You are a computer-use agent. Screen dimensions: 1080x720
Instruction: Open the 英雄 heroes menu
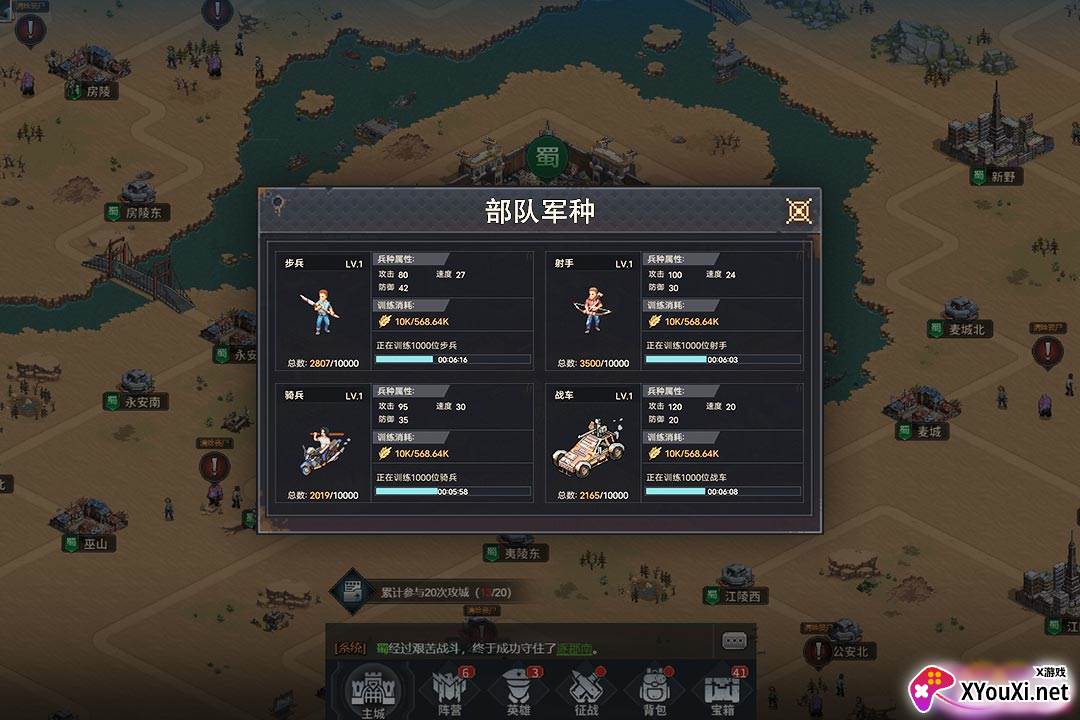click(x=518, y=690)
